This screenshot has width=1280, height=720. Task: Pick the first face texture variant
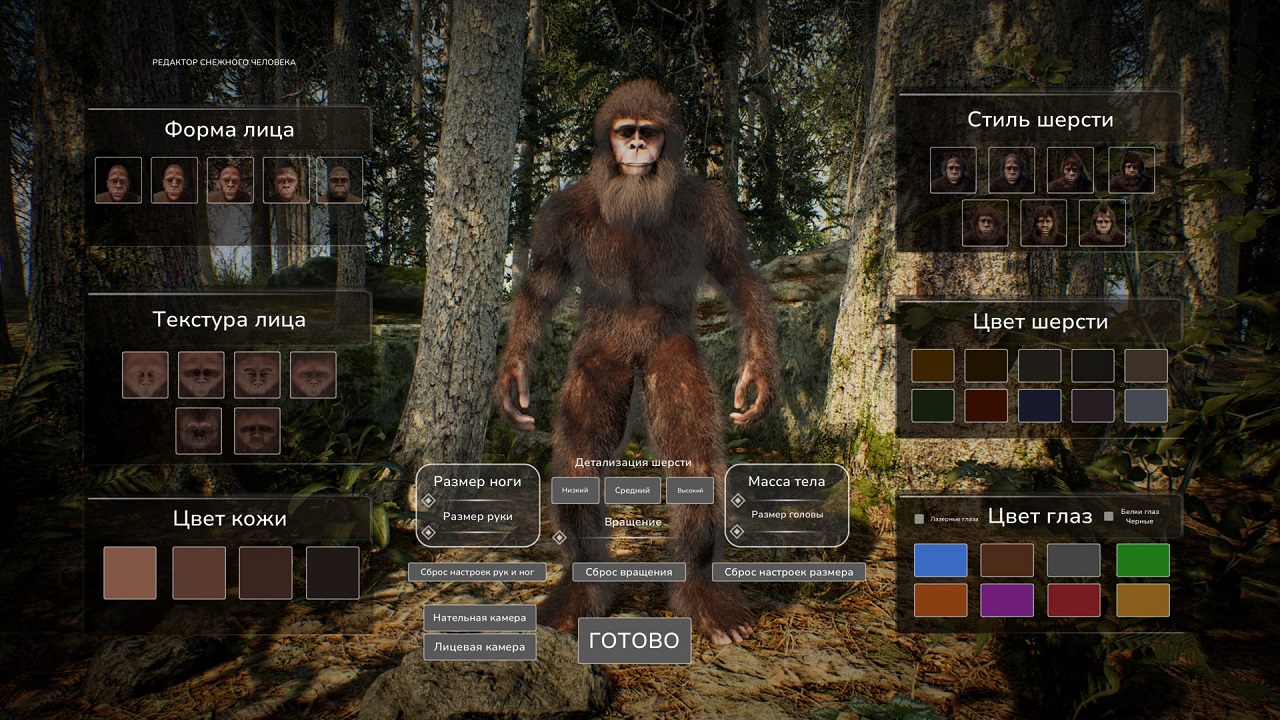click(145, 373)
